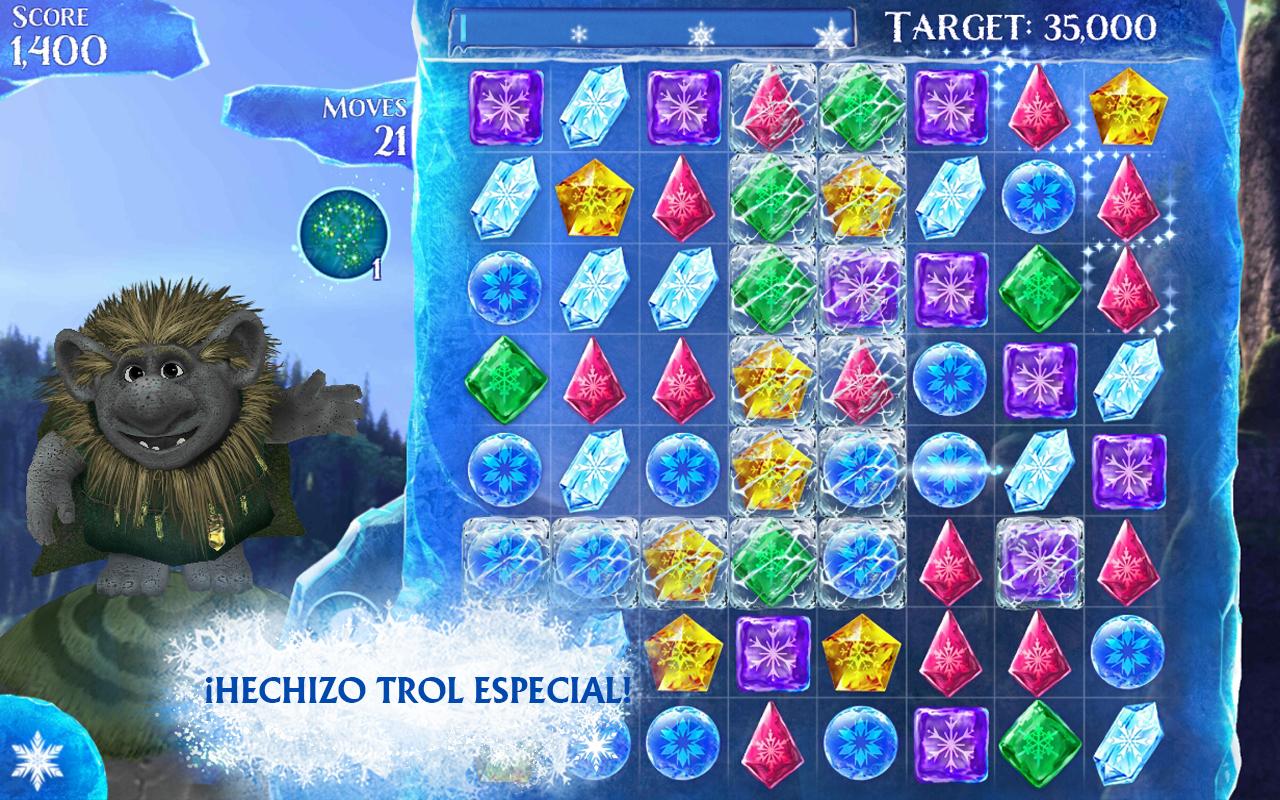This screenshot has width=1280, height=800.
Task: Click the blue level progress bar at the top
Action: point(650,26)
